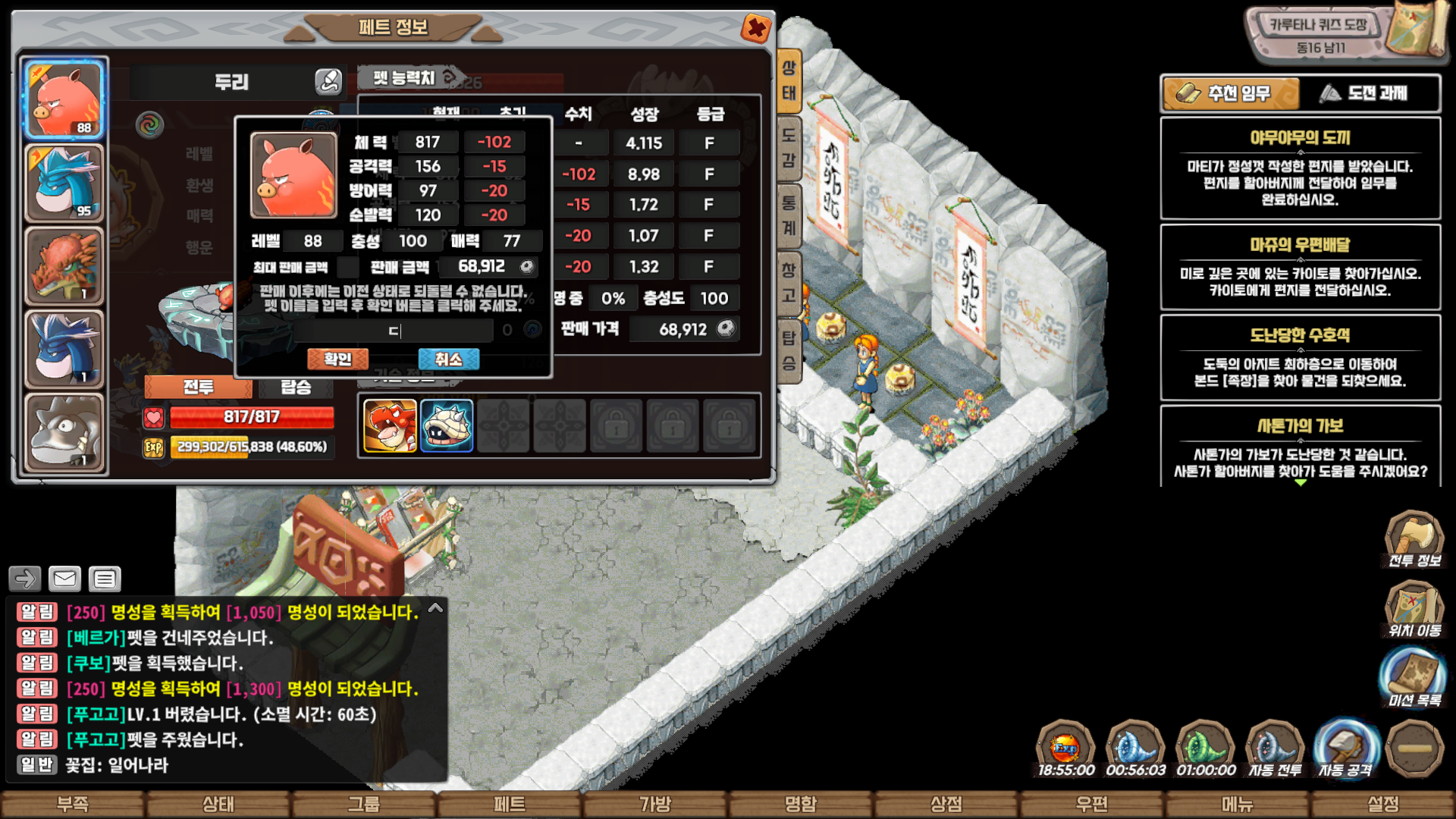Open the 설정 settings menu
The width and height of the screenshot is (1456, 819).
coord(1383,804)
